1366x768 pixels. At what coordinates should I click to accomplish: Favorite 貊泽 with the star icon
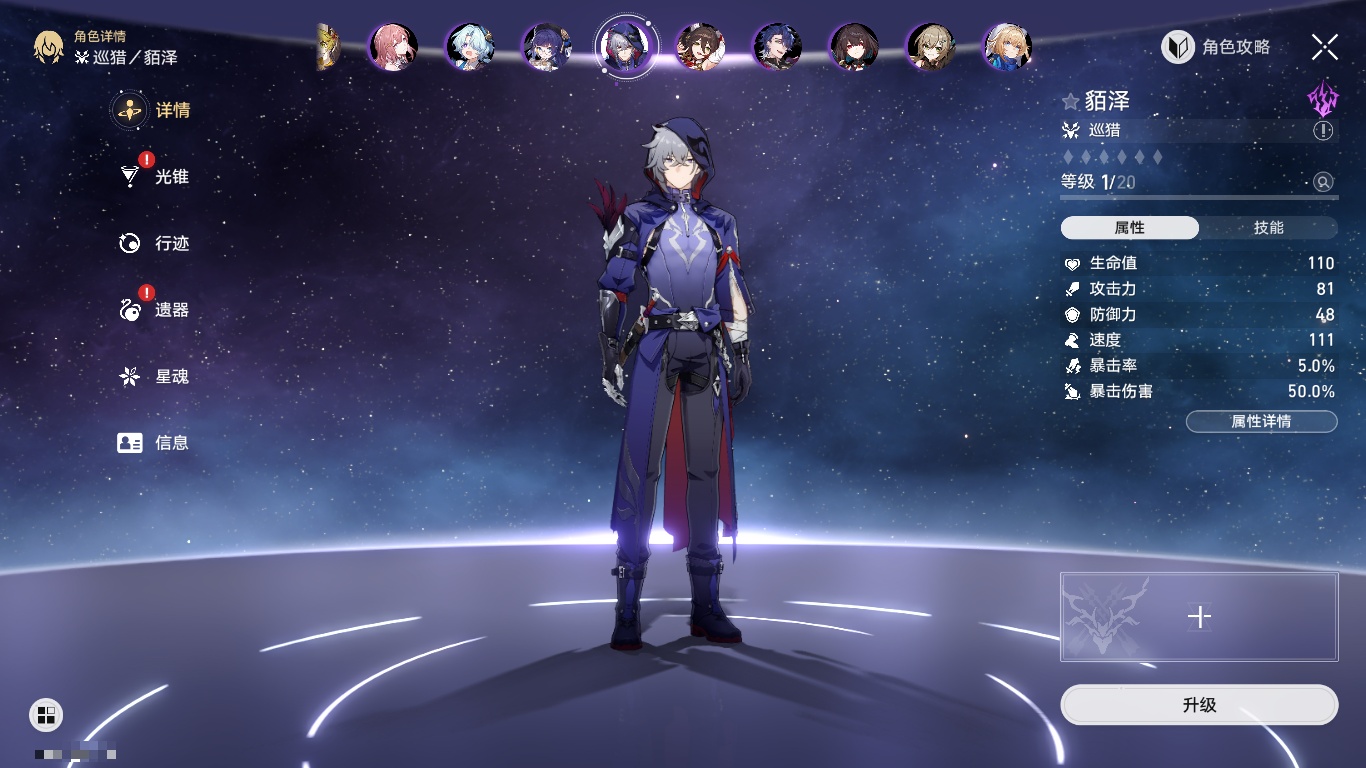coord(1071,102)
